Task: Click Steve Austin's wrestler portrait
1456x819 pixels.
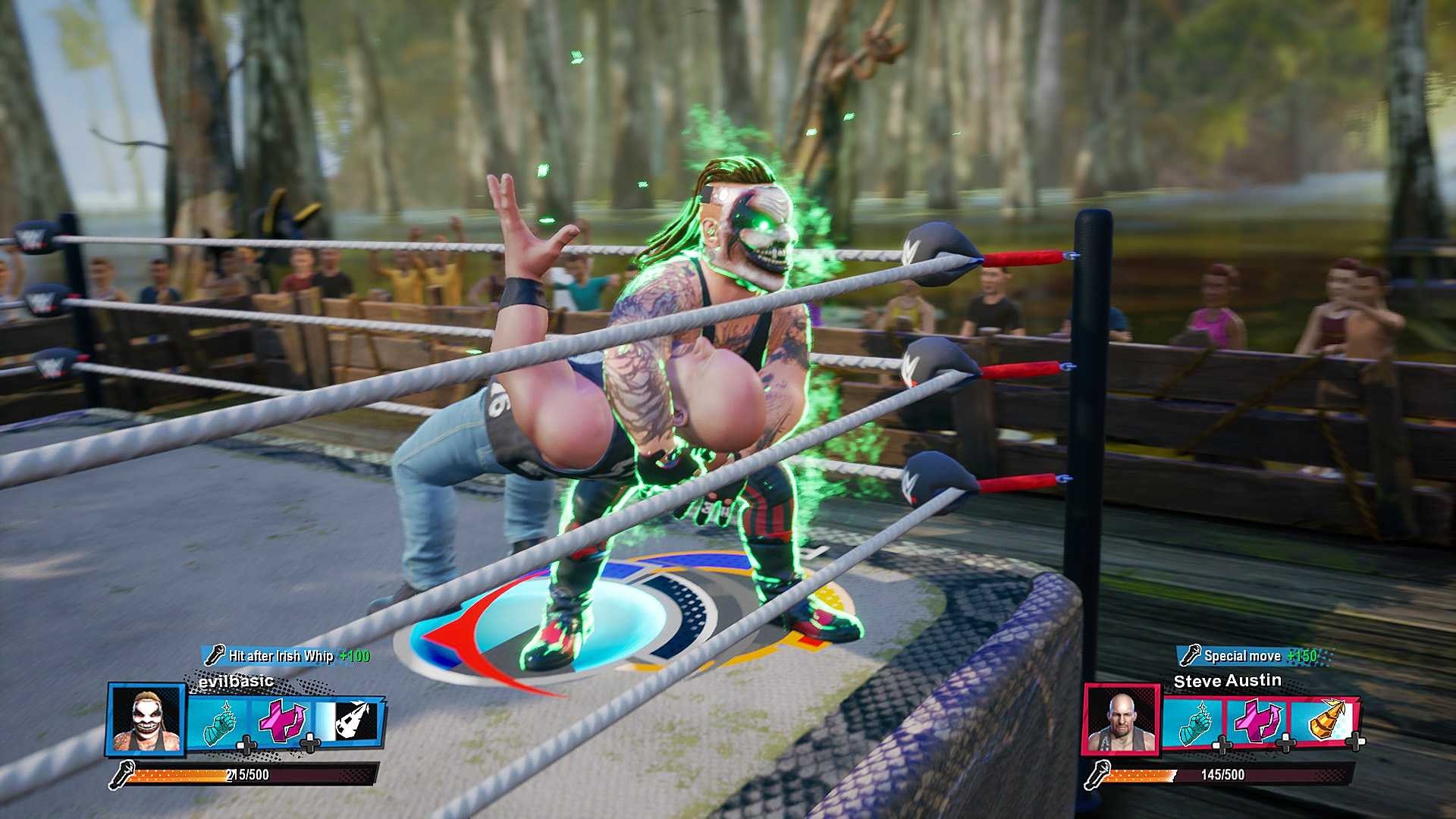Action: pyautogui.click(x=1121, y=721)
